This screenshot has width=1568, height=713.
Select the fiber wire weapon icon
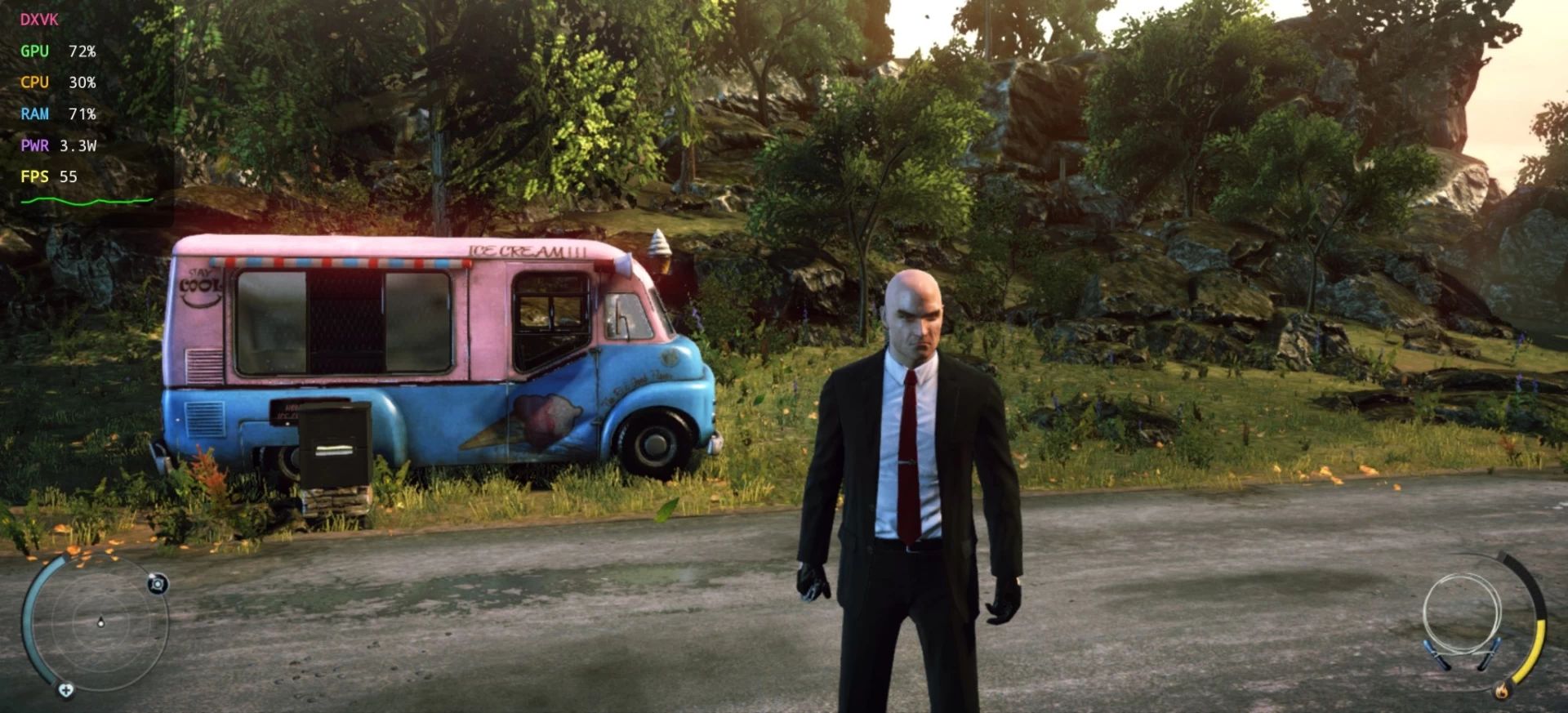coord(1462,619)
